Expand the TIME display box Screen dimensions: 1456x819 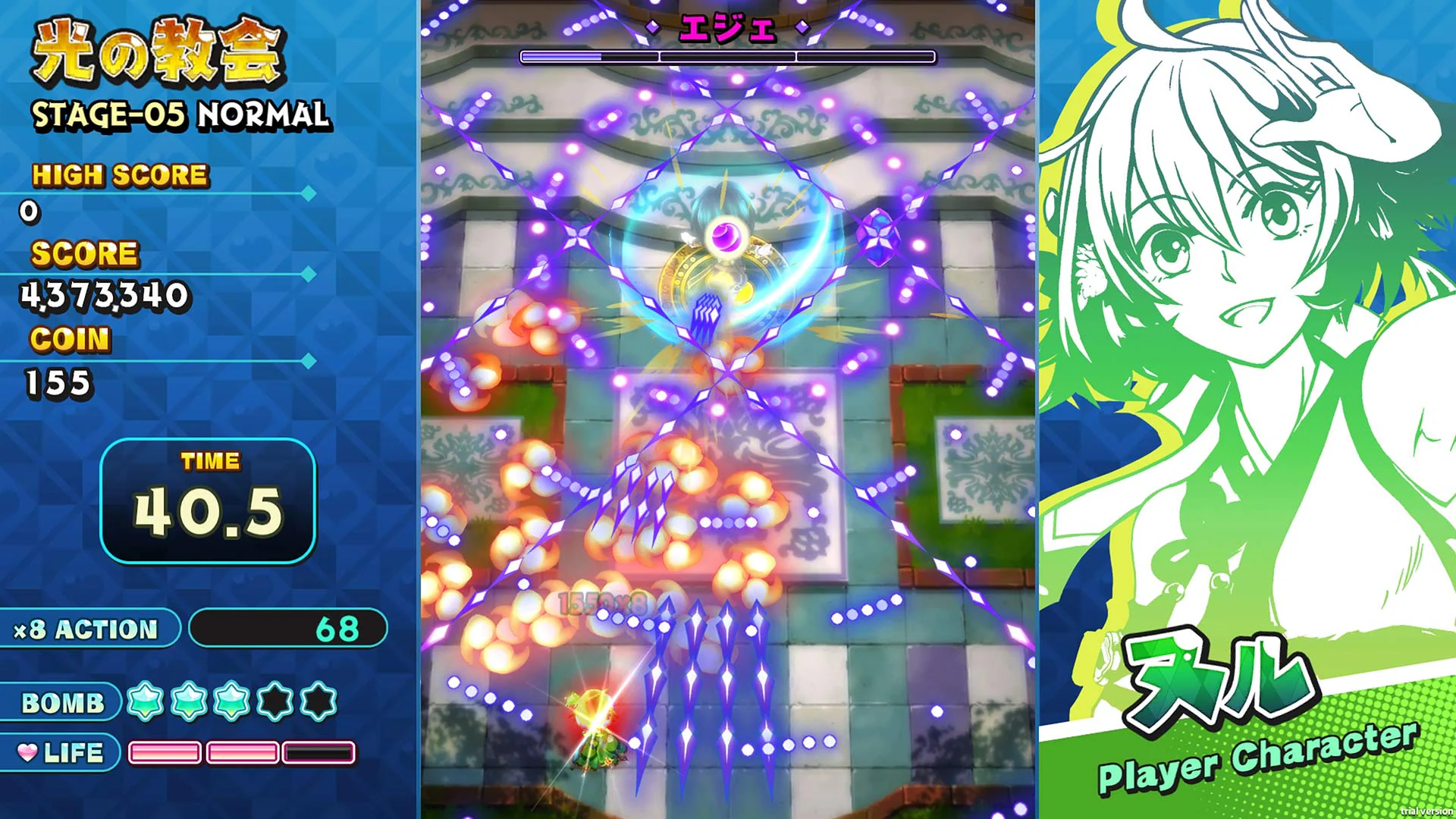click(209, 497)
